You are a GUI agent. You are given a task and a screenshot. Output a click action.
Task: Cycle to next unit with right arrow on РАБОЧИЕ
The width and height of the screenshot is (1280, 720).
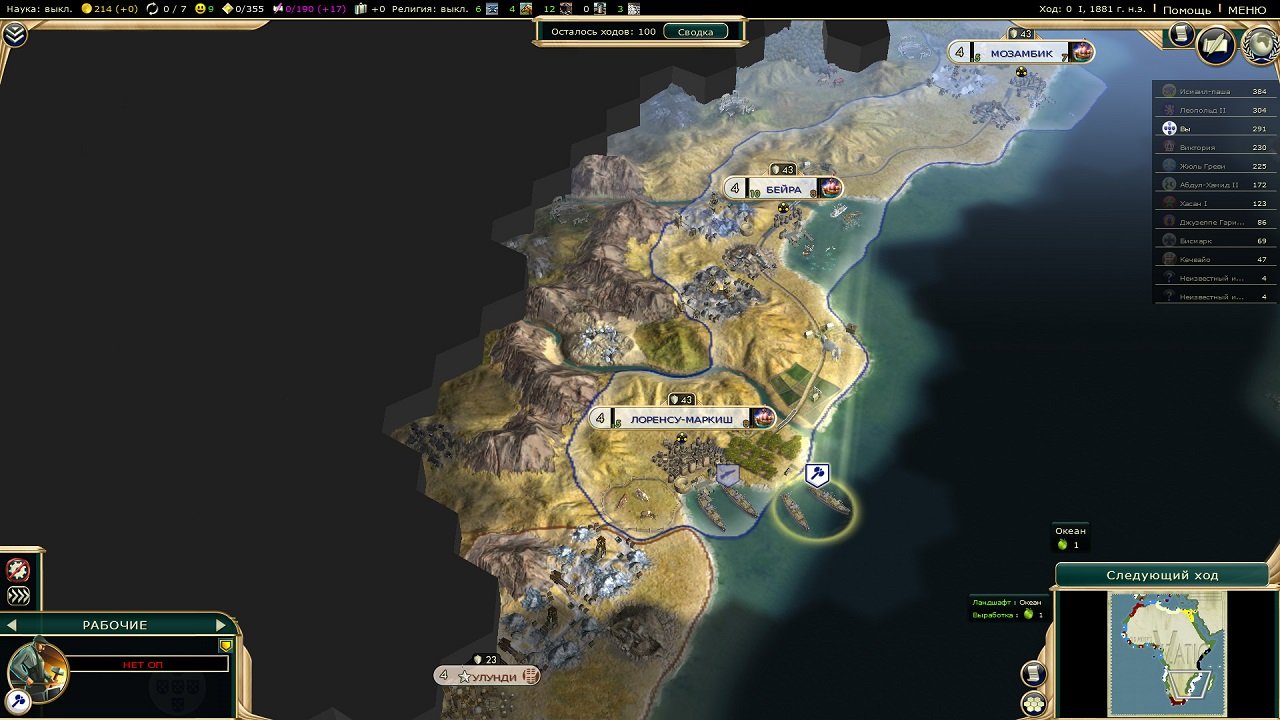[x=220, y=624]
